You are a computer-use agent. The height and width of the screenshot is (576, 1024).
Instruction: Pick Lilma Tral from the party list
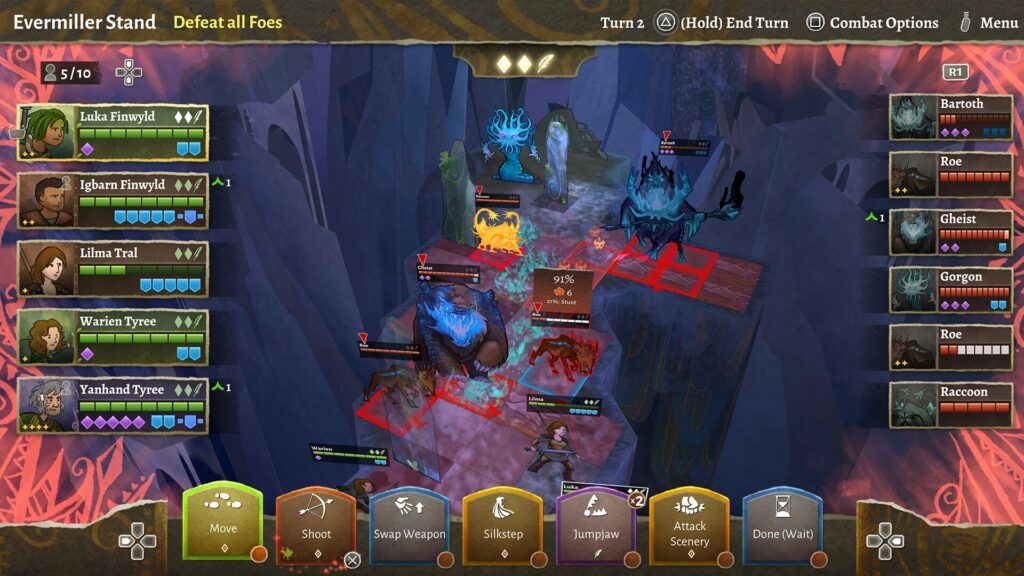click(113, 269)
